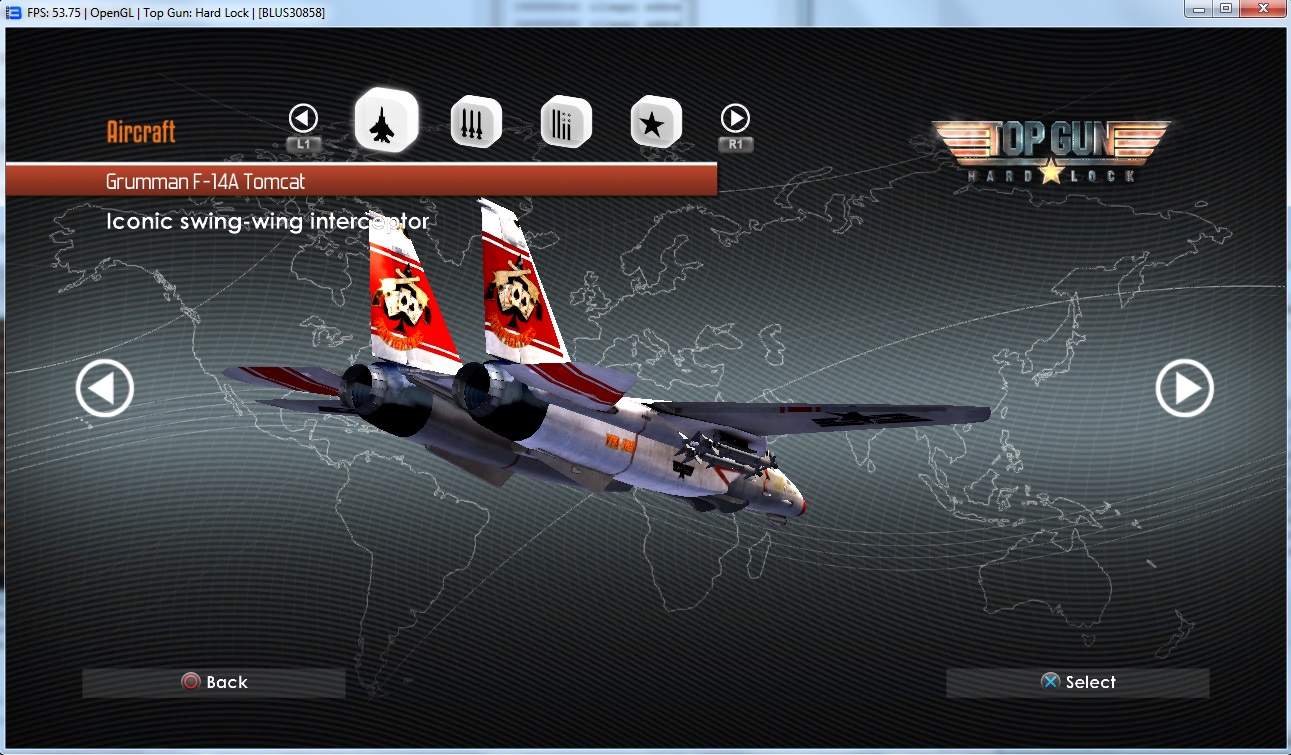
Task: Select the striped loadout tab
Action: [x=566, y=122]
